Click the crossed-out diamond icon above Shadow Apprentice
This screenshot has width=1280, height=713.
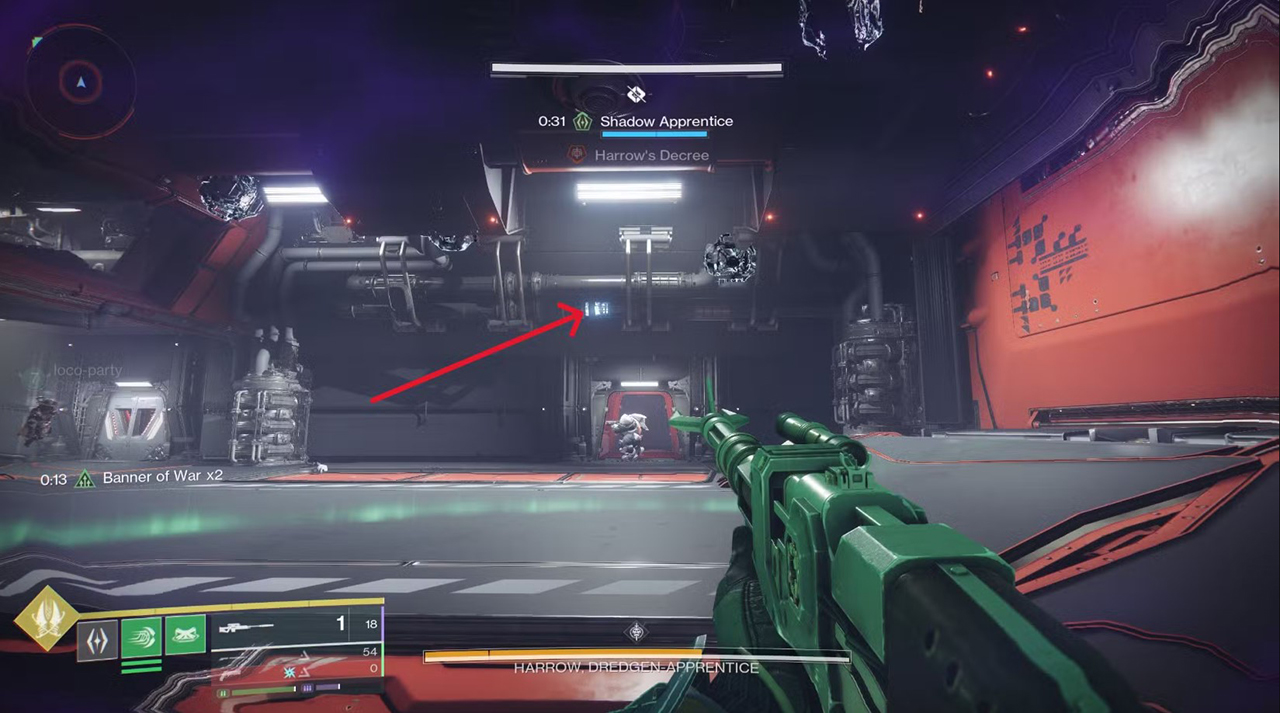[x=636, y=94]
